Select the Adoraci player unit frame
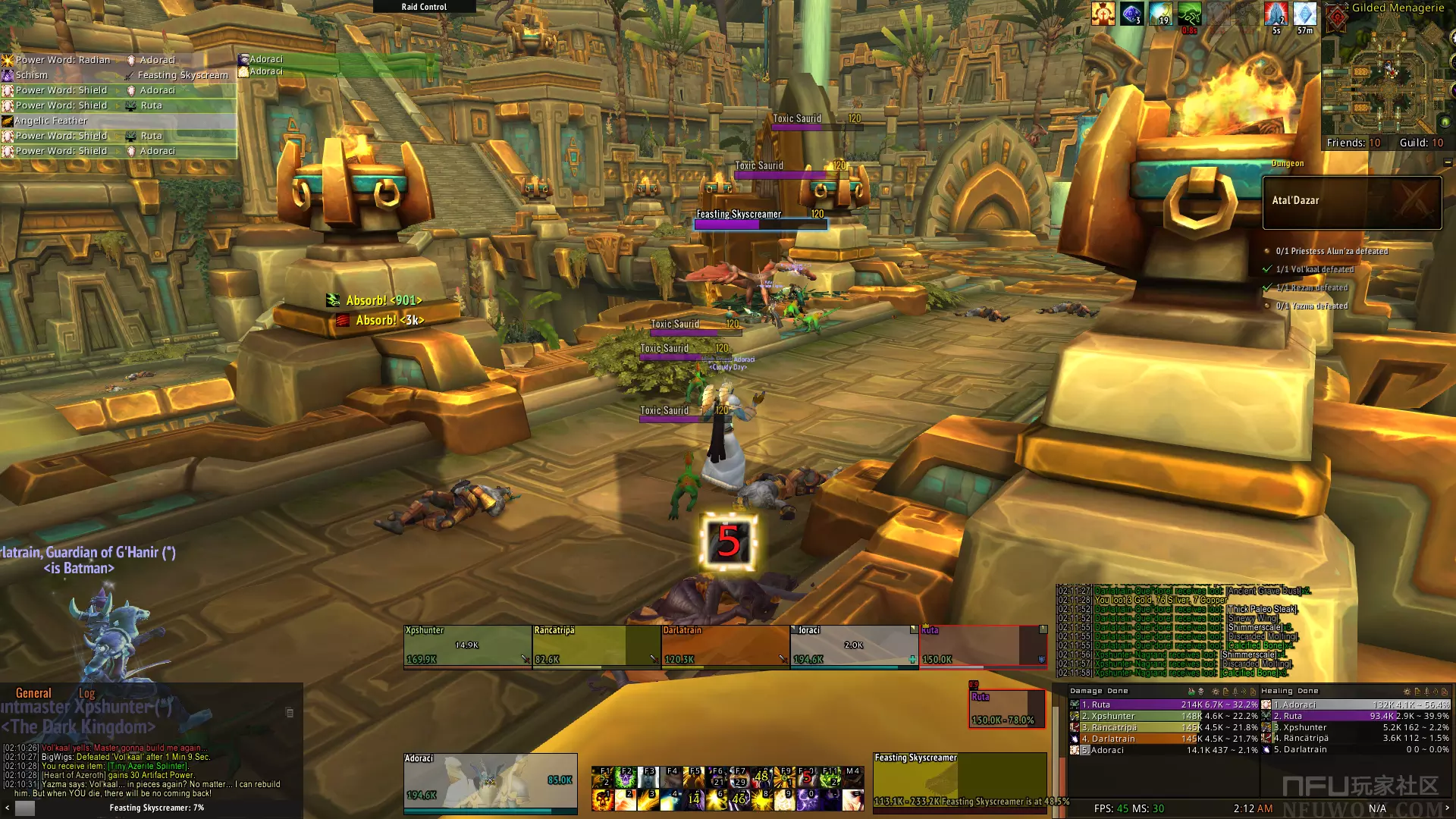The height and width of the screenshot is (819, 1456). pos(490,781)
